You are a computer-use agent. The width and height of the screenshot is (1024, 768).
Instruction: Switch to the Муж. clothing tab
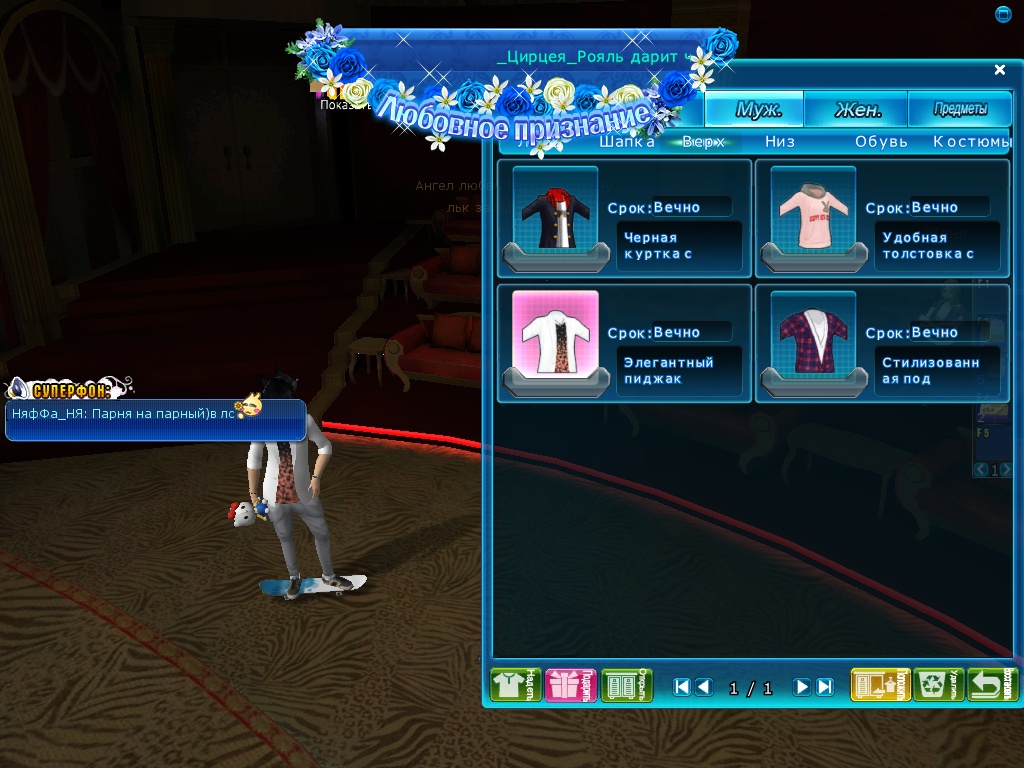[757, 110]
